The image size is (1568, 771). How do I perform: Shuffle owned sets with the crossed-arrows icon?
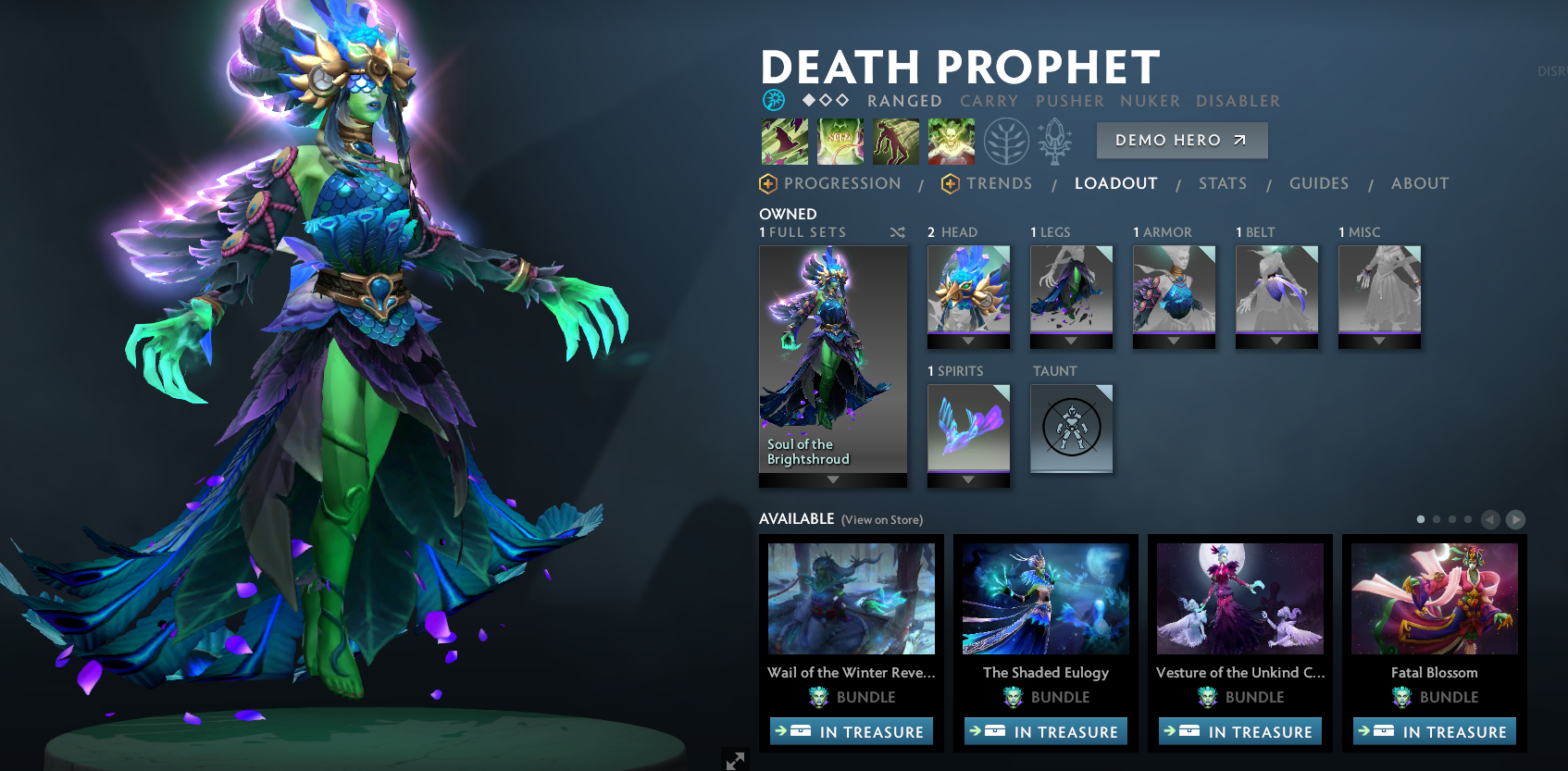click(x=897, y=232)
